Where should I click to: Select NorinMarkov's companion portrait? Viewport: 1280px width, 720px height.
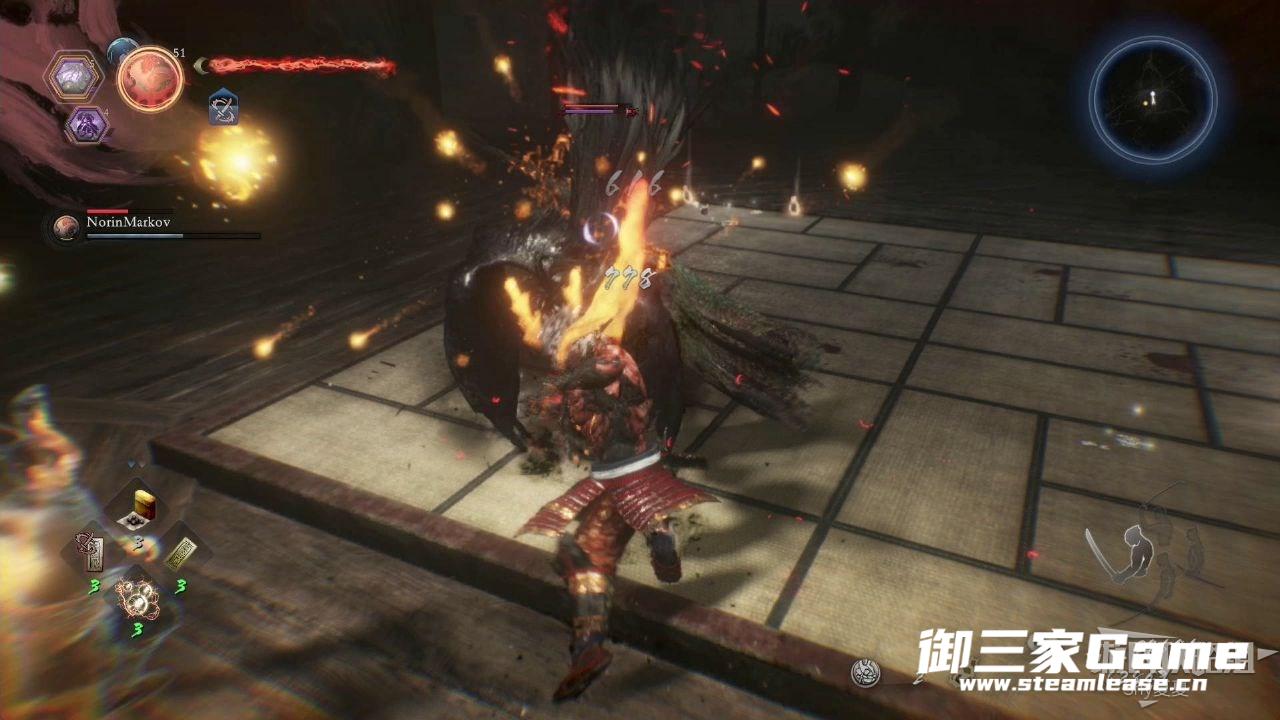(x=66, y=228)
